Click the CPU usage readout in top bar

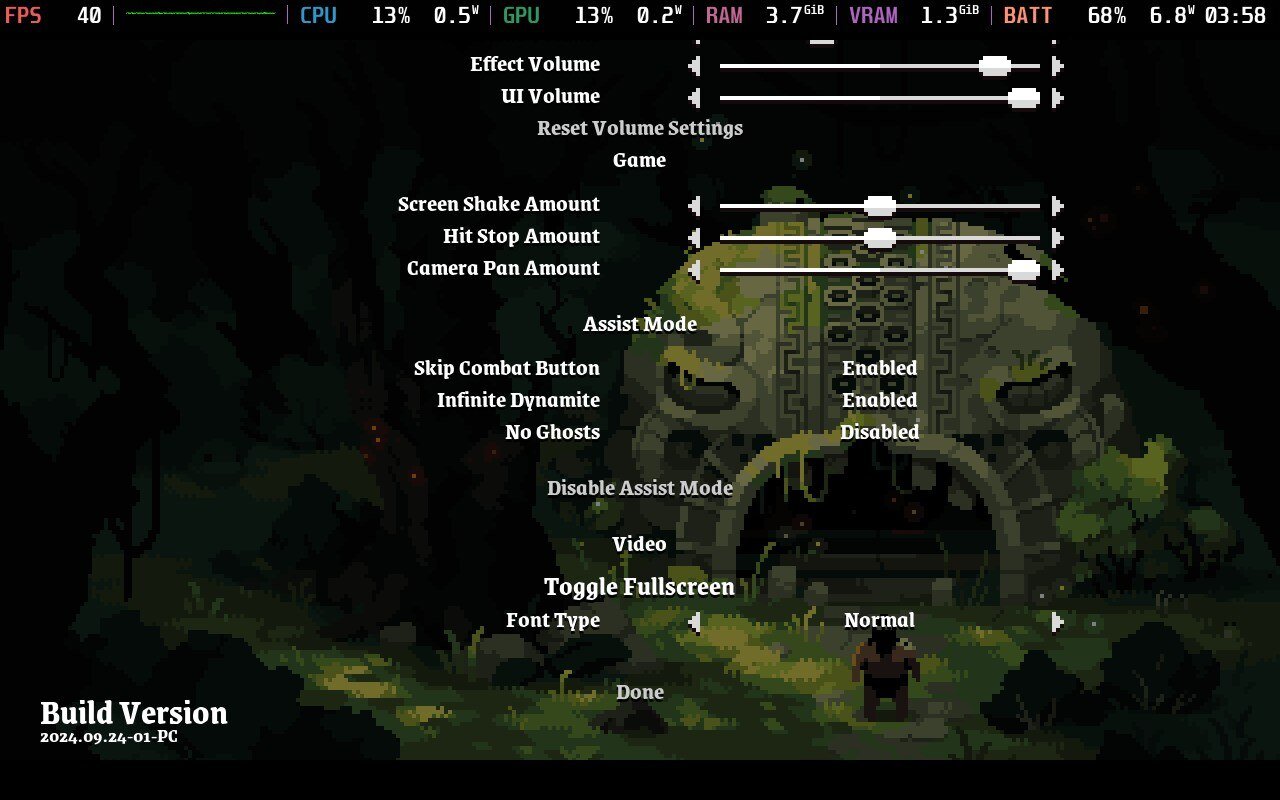coord(391,15)
